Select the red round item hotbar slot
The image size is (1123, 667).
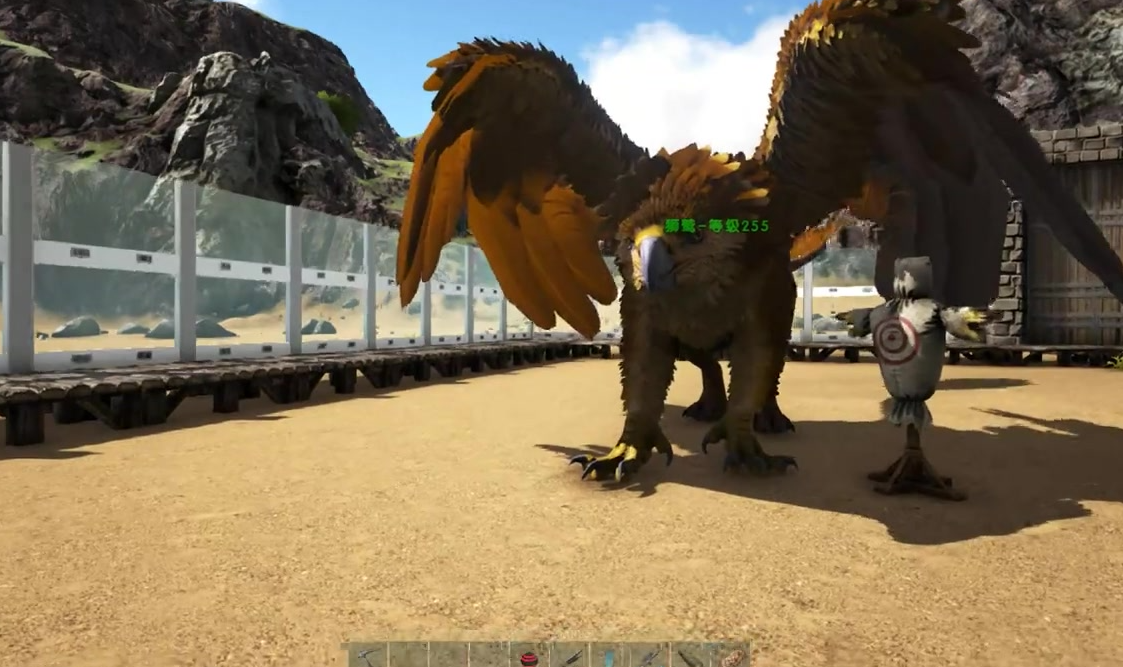click(529, 657)
